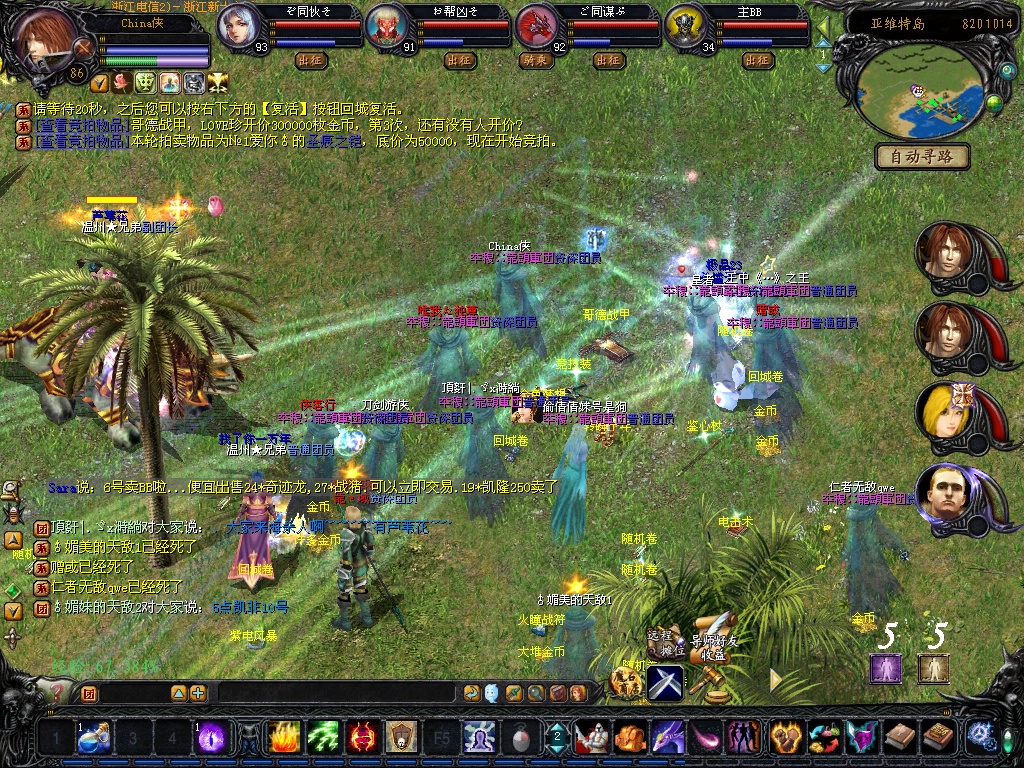Select the red demon 帮凶 pet portrait

pyautogui.click(x=385, y=27)
